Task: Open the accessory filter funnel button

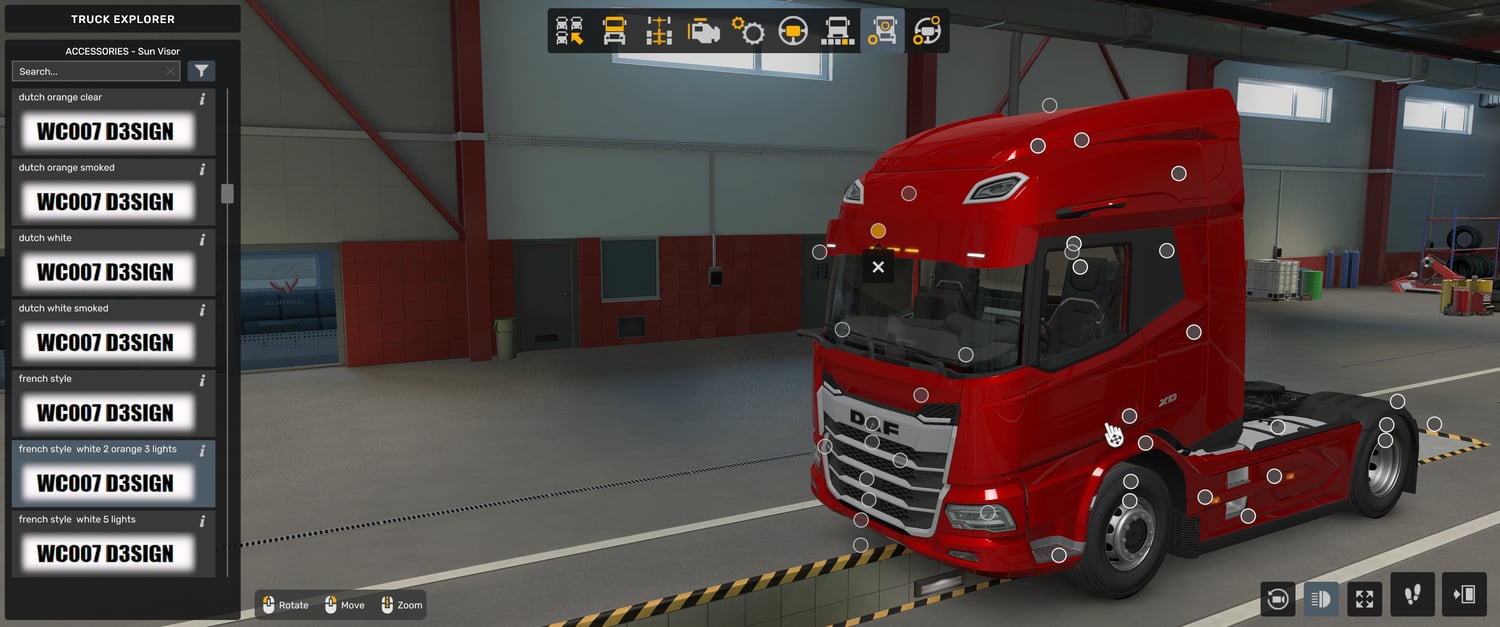Action: 201,71
